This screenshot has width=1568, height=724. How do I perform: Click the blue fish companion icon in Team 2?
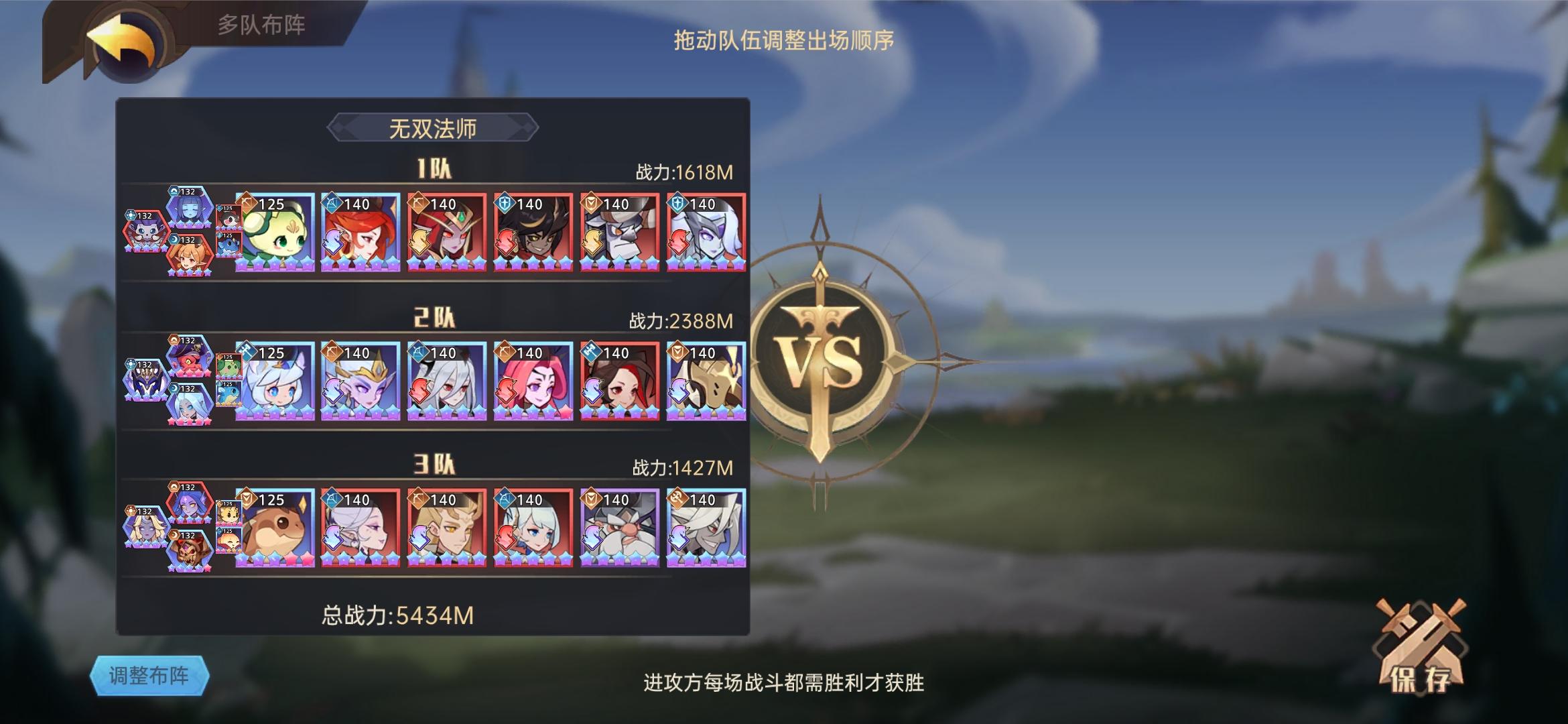228,394
